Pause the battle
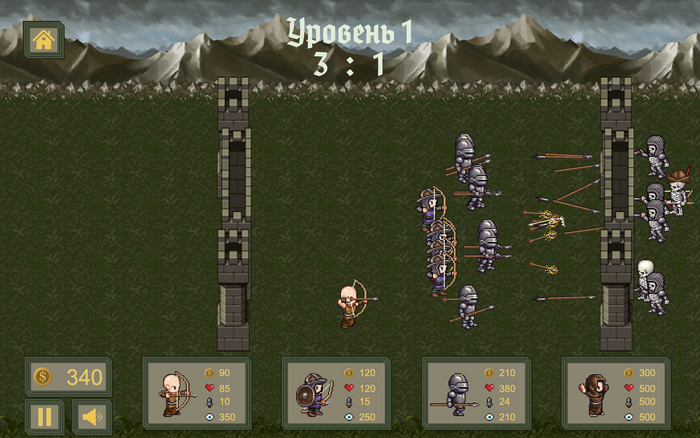700x438 pixels. 44,416
